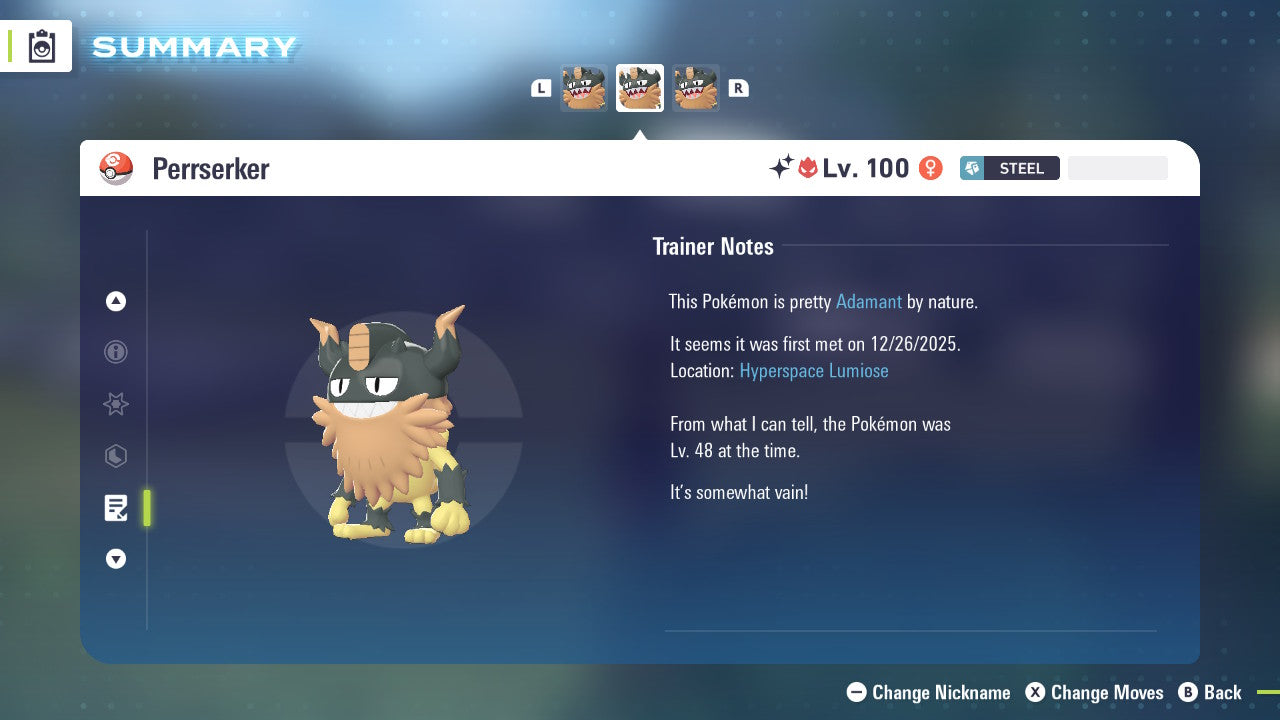Select the highlighted center Perrserker thumbnail
Image resolution: width=1280 pixels, height=720 pixels.
639,87
